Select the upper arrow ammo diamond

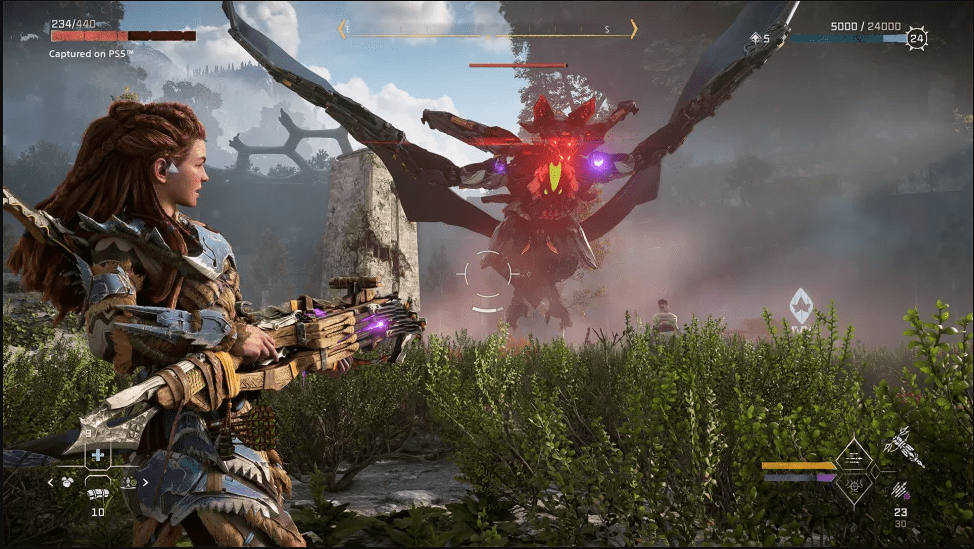(x=855, y=457)
